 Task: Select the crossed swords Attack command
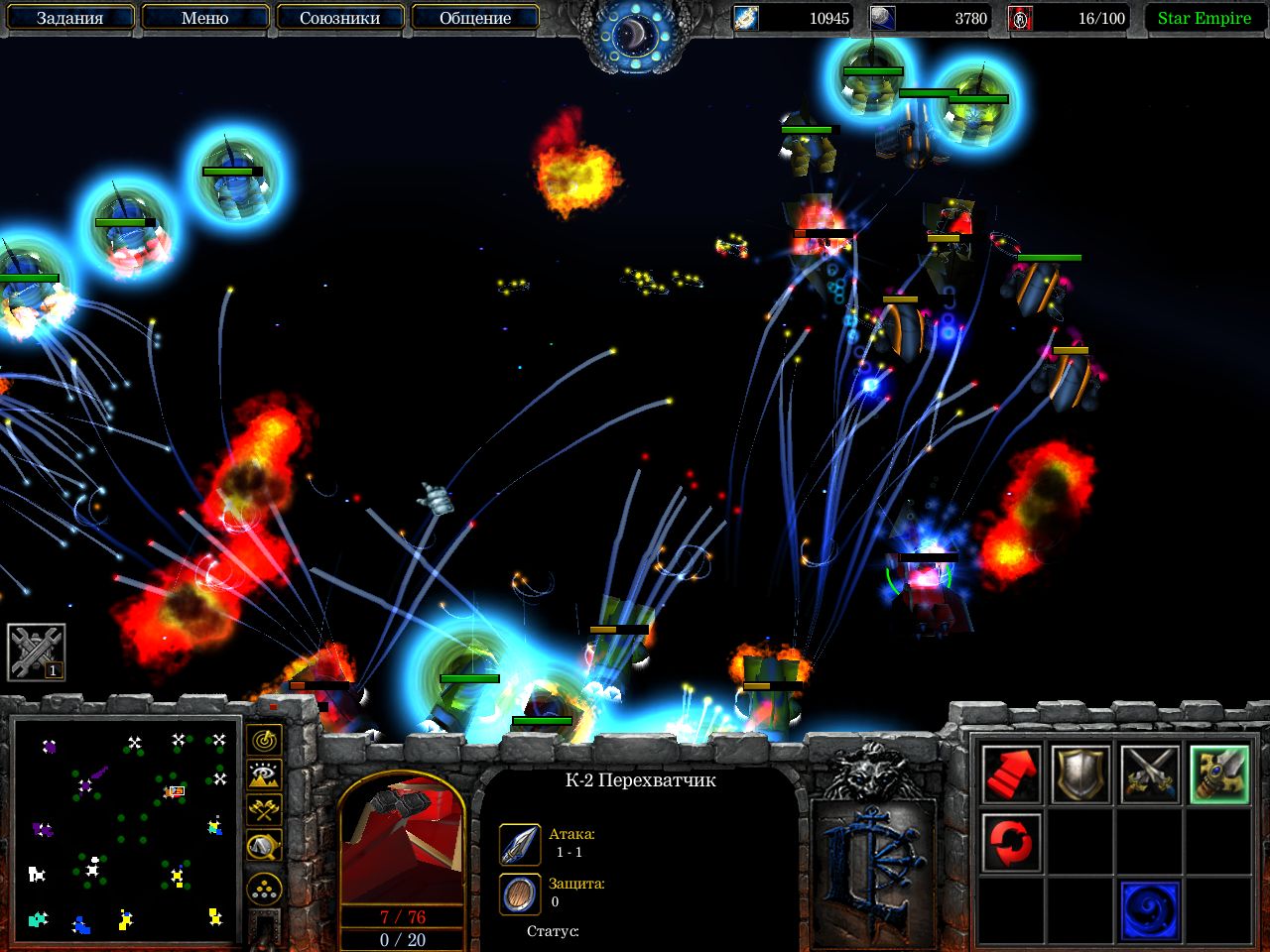point(1150,774)
